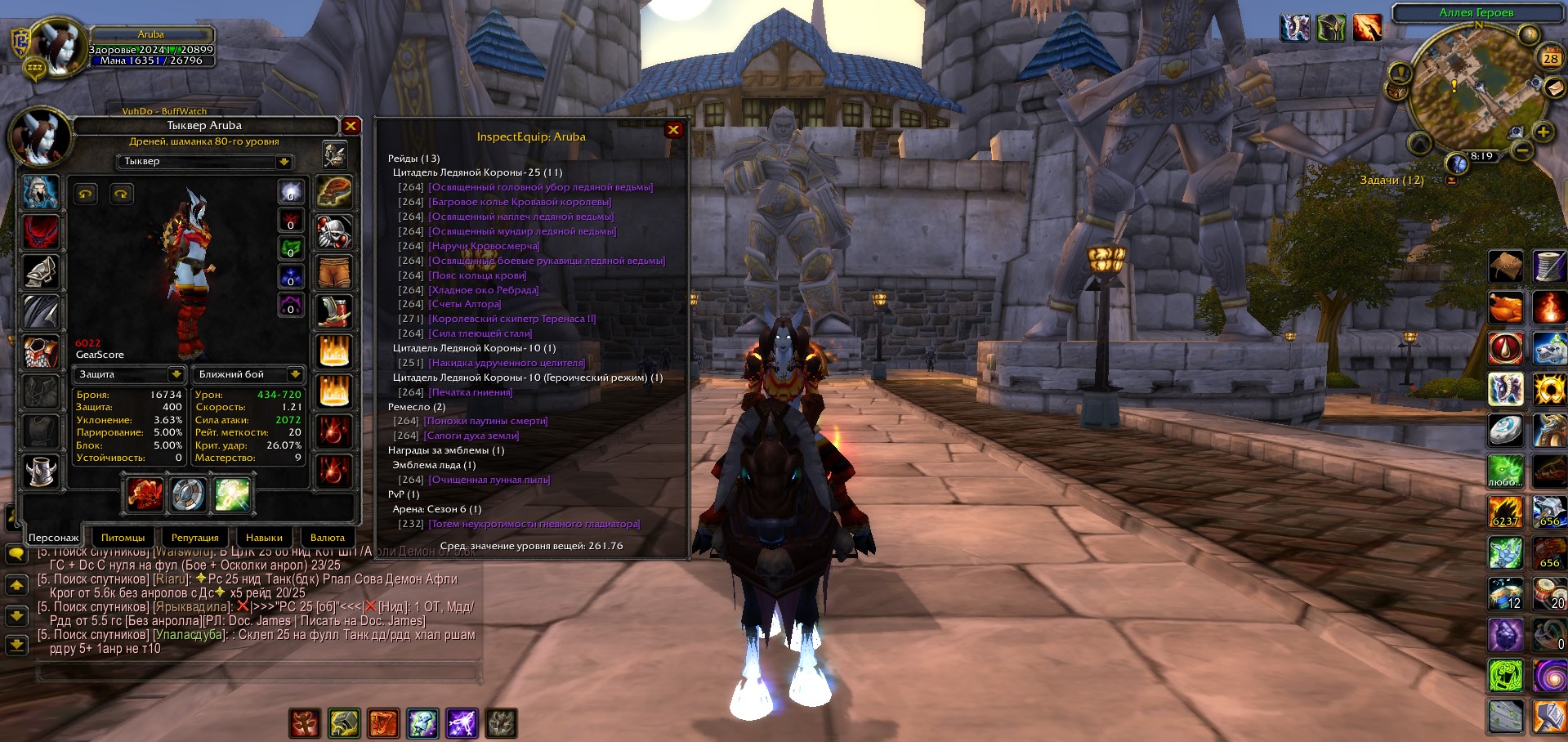Open the Тыквер title dropdown
1568x742 pixels.
coord(284,162)
